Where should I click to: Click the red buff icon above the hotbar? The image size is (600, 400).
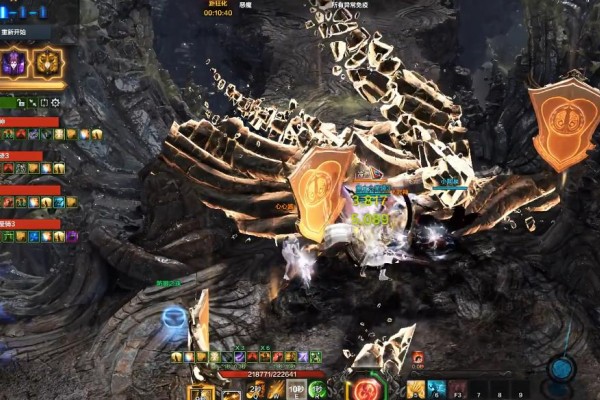point(418,357)
